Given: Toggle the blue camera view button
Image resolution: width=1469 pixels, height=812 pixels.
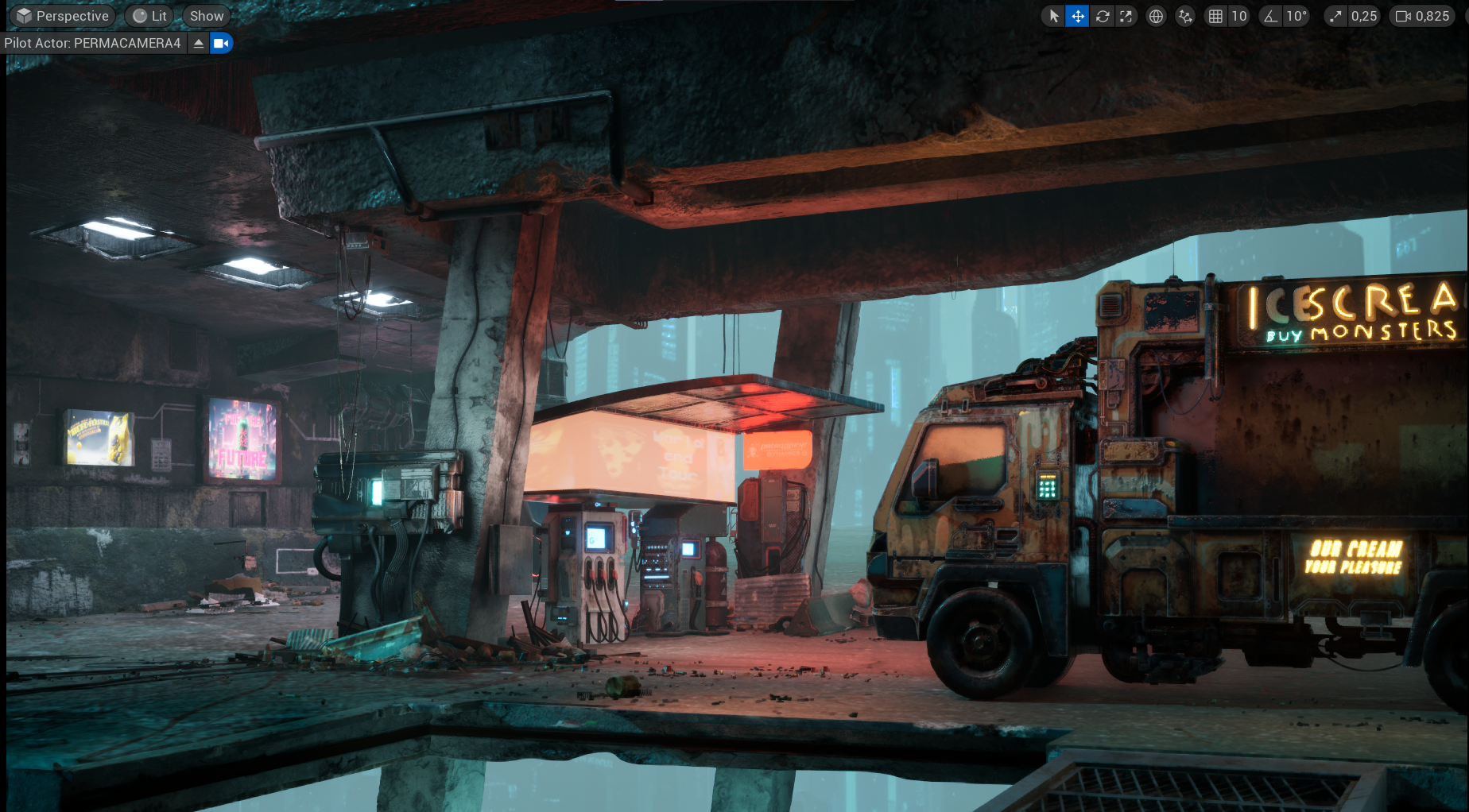Looking at the screenshot, I should [x=221, y=43].
